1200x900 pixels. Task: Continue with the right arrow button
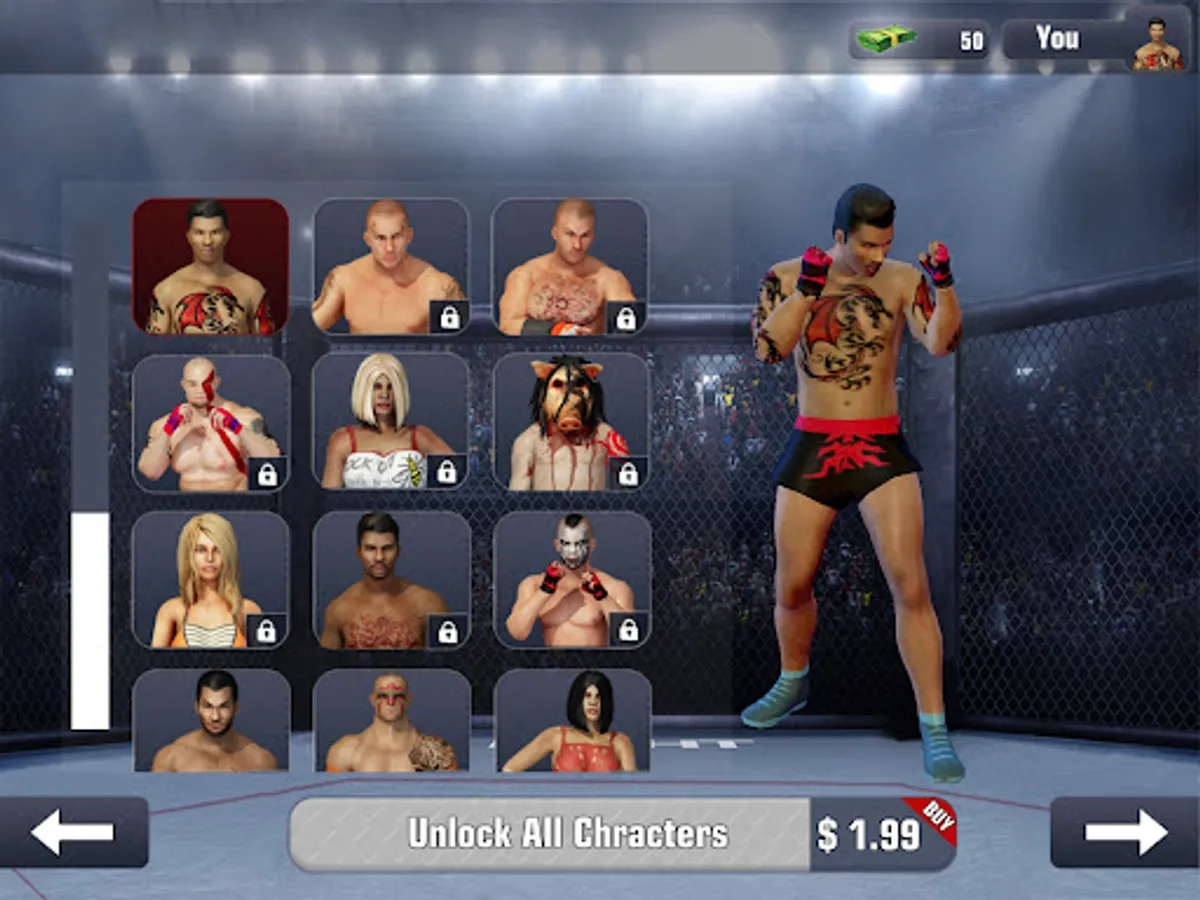[x=1125, y=832]
